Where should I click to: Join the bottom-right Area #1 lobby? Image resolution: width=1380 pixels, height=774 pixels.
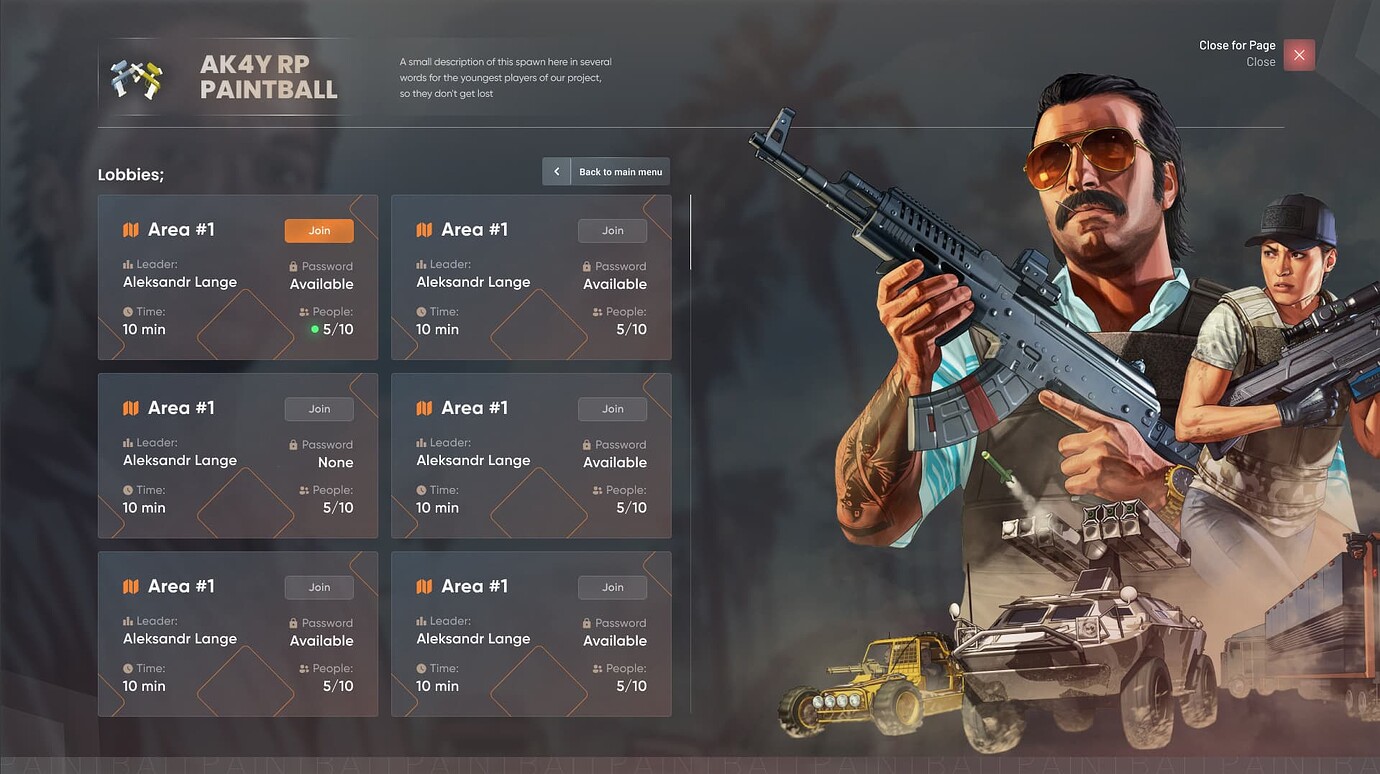point(611,587)
